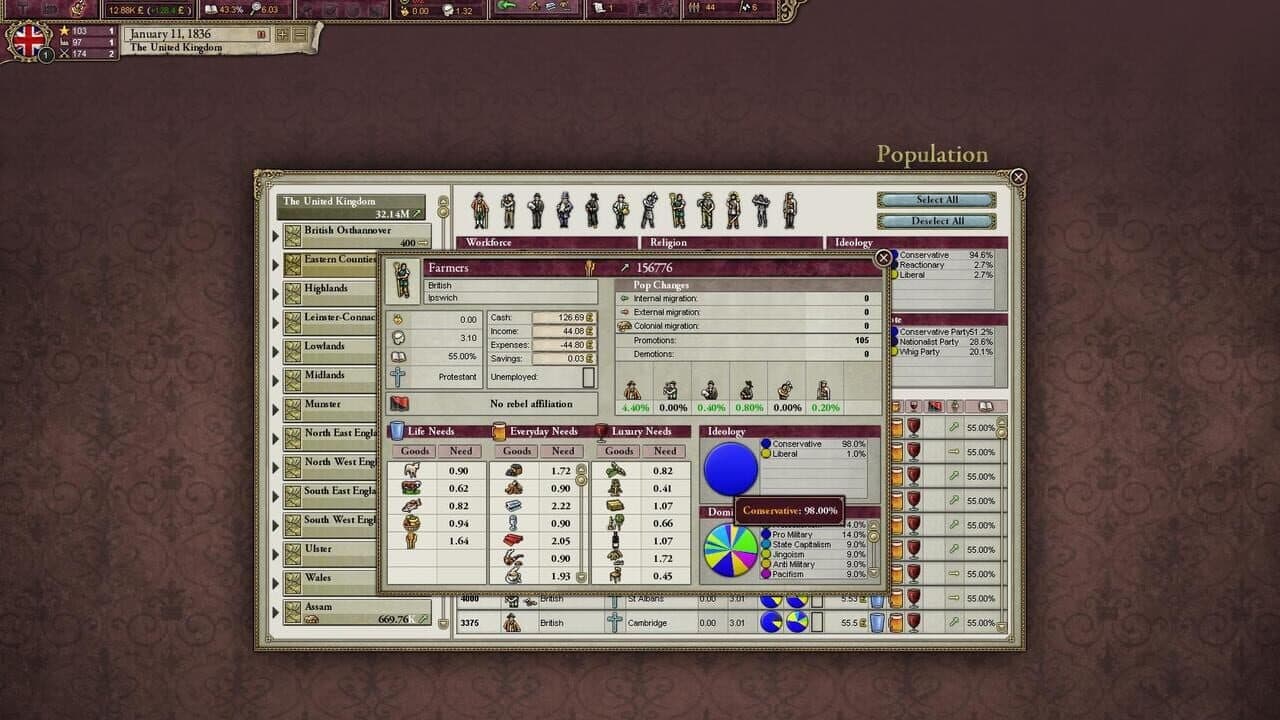Toggle the Protestant religion filter
The image size is (1280, 720).
pos(398,377)
